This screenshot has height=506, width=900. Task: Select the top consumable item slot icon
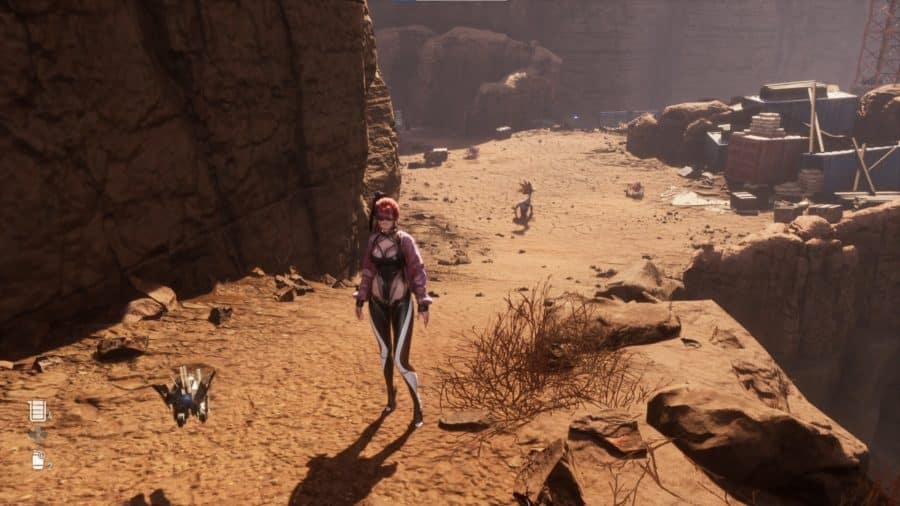tap(38, 410)
